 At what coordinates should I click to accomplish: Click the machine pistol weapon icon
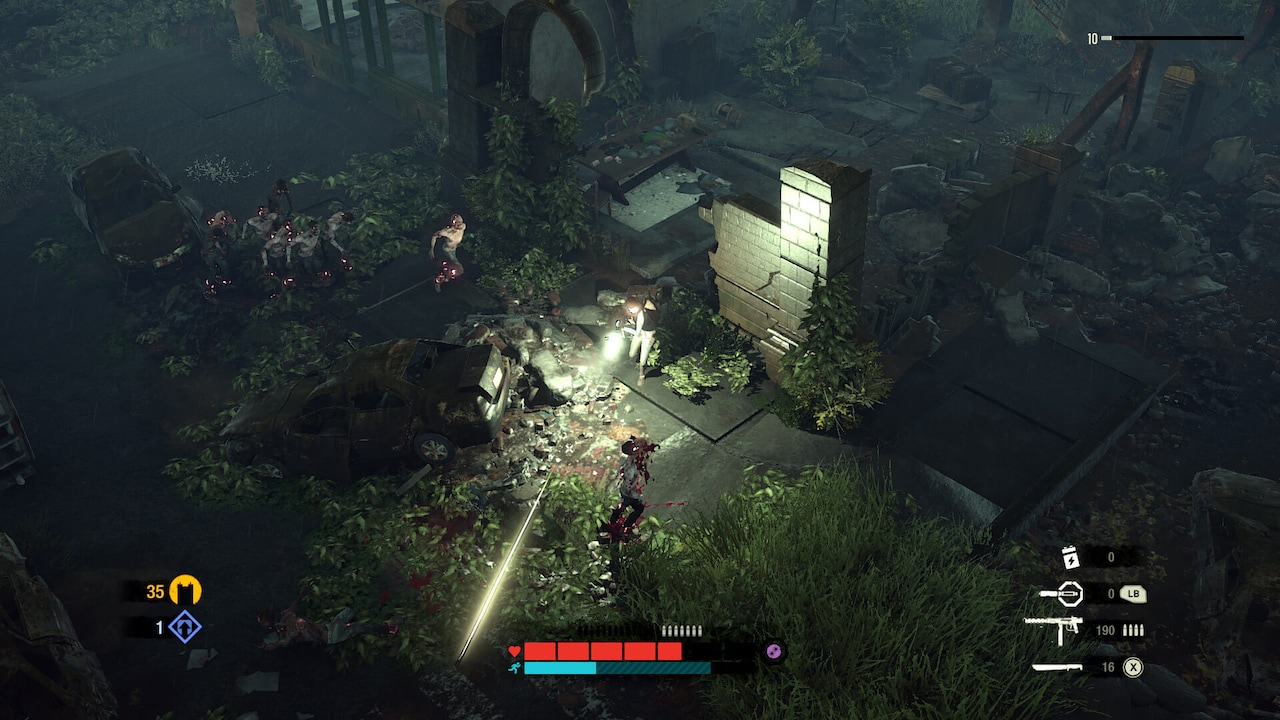click(x=1058, y=629)
